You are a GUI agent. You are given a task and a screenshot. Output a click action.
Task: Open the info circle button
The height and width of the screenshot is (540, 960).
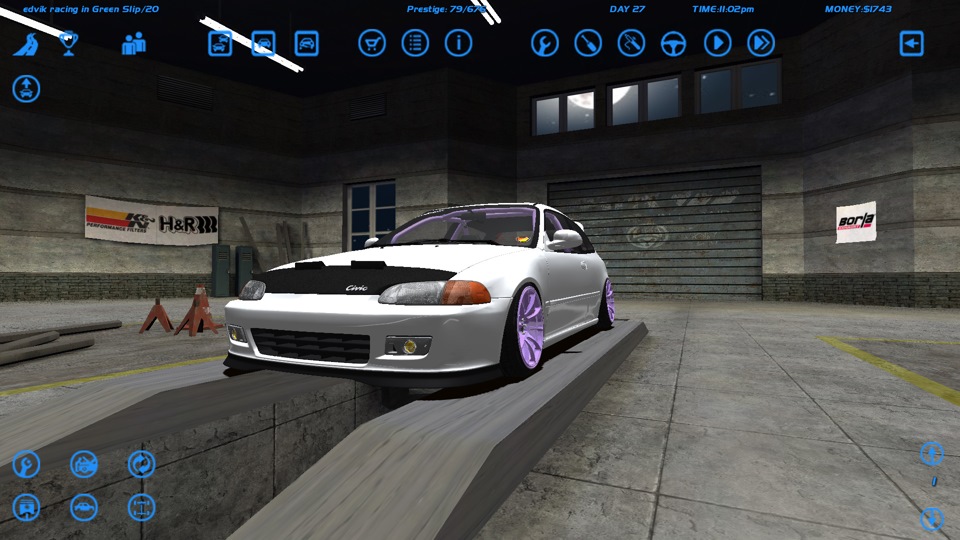coord(458,43)
